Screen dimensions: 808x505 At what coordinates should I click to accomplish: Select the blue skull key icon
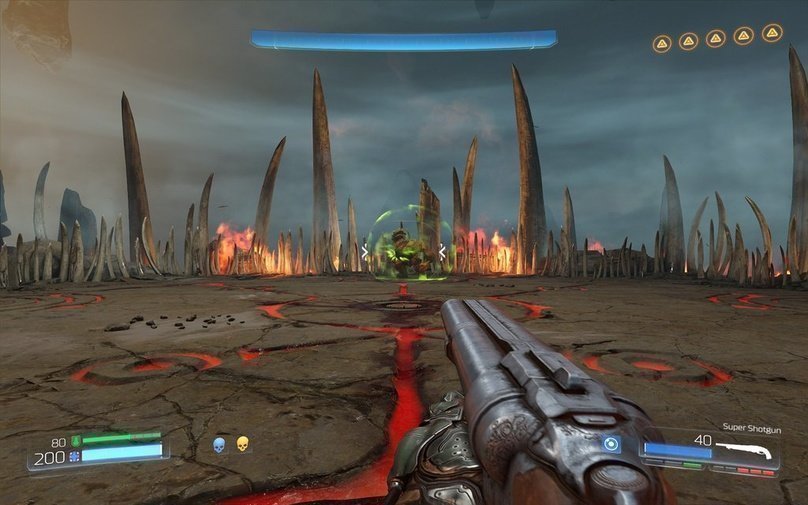click(219, 444)
